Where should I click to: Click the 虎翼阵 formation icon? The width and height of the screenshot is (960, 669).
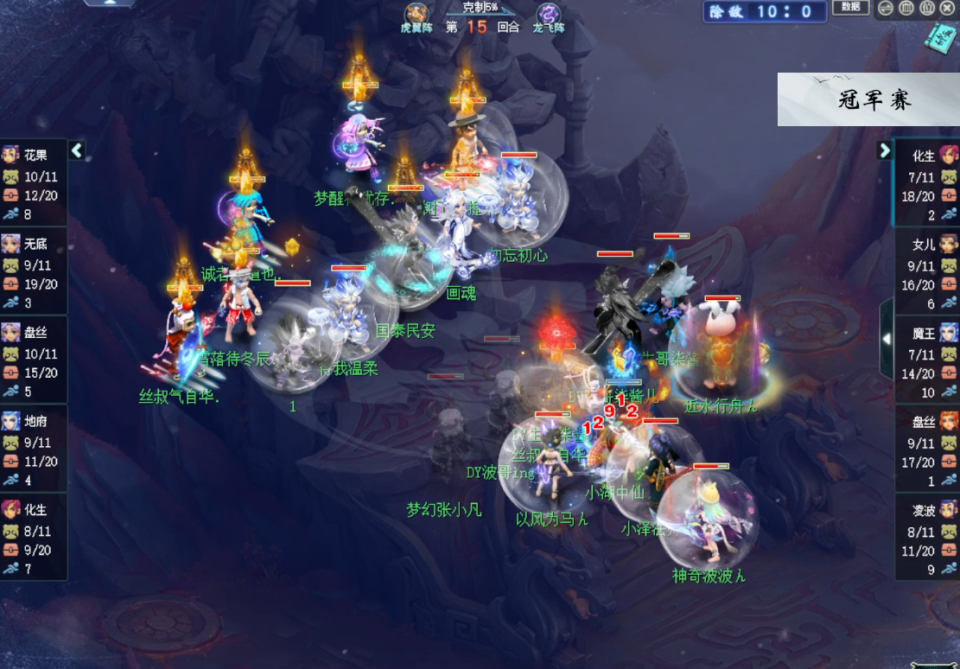coord(414,15)
